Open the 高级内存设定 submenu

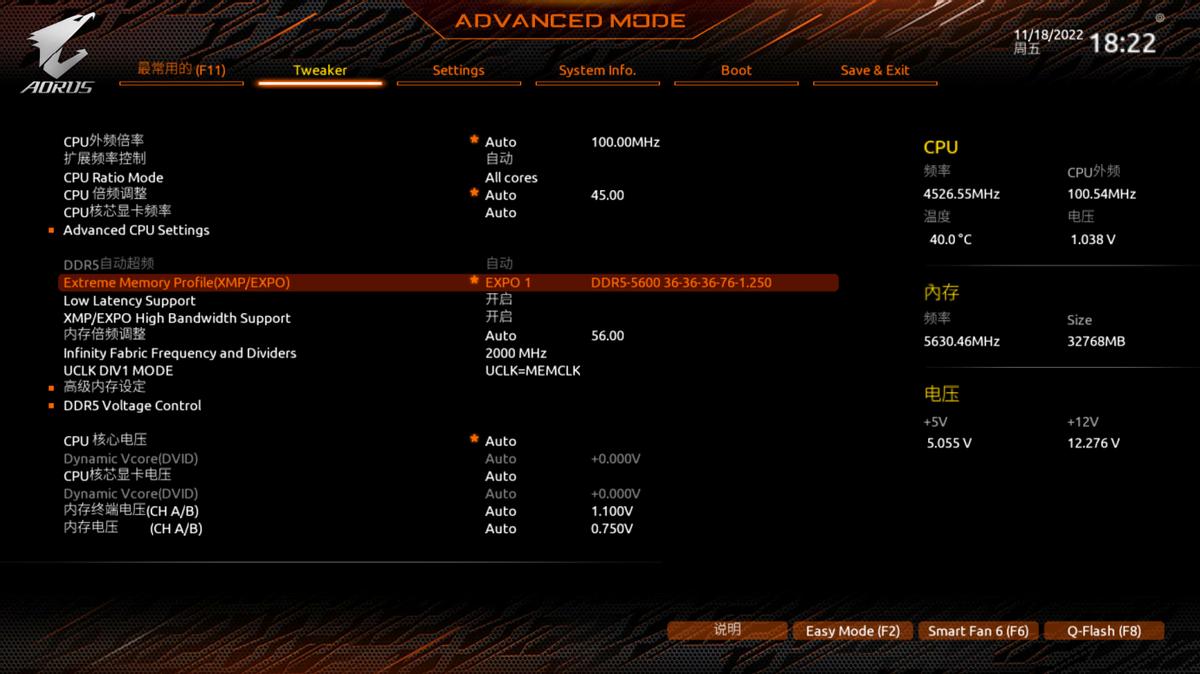click(104, 387)
